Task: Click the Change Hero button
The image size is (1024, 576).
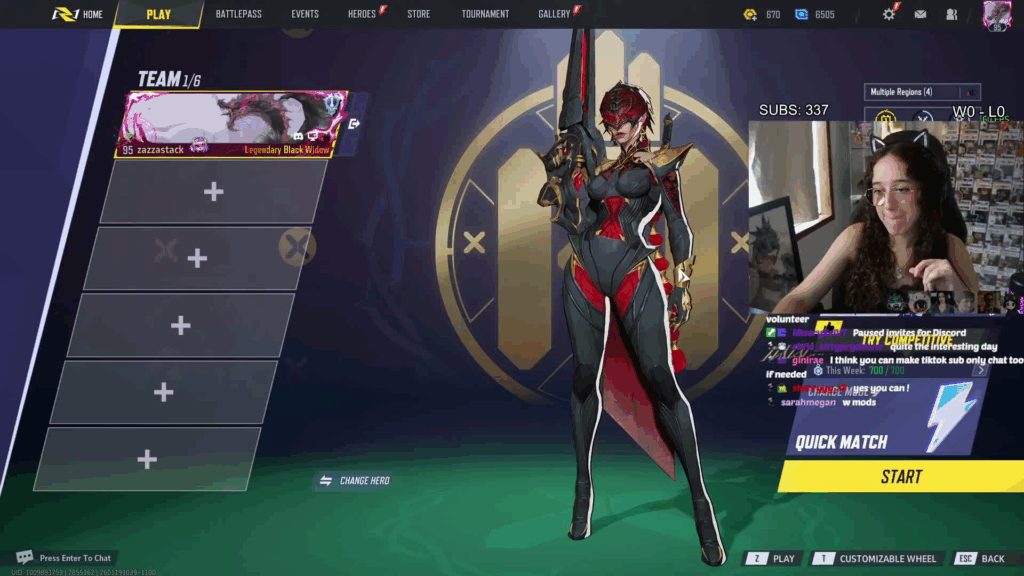Action: point(355,481)
